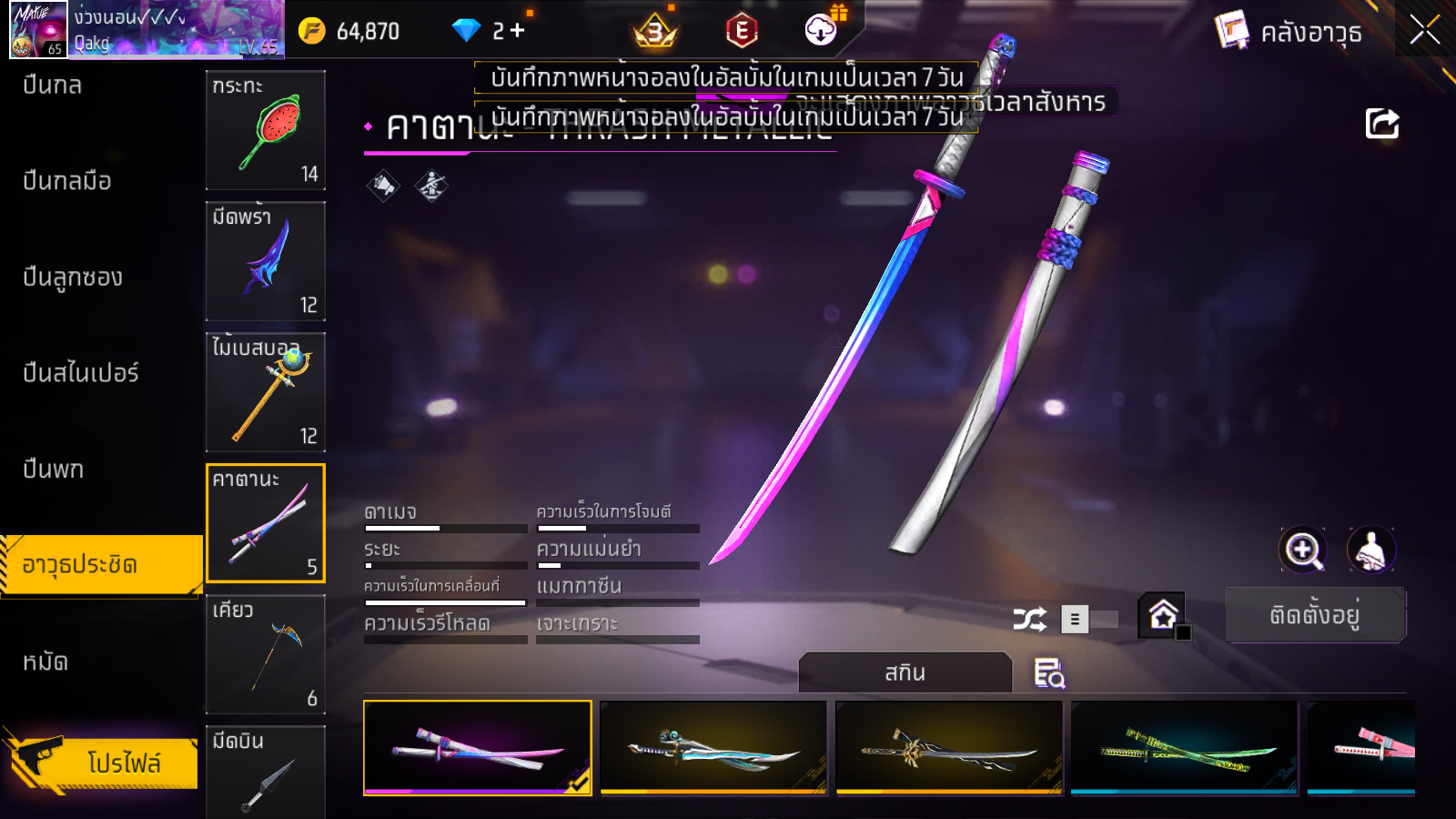Select the green katana skin thumbnail
The width and height of the screenshot is (1456, 819).
coord(1185,748)
